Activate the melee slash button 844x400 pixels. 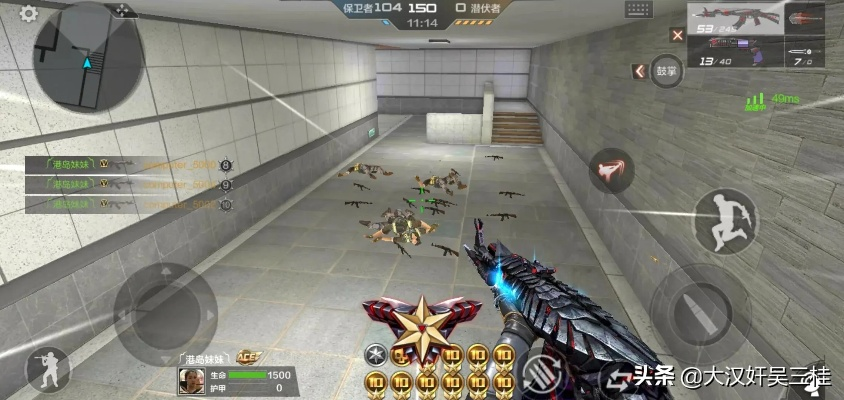click(x=610, y=171)
